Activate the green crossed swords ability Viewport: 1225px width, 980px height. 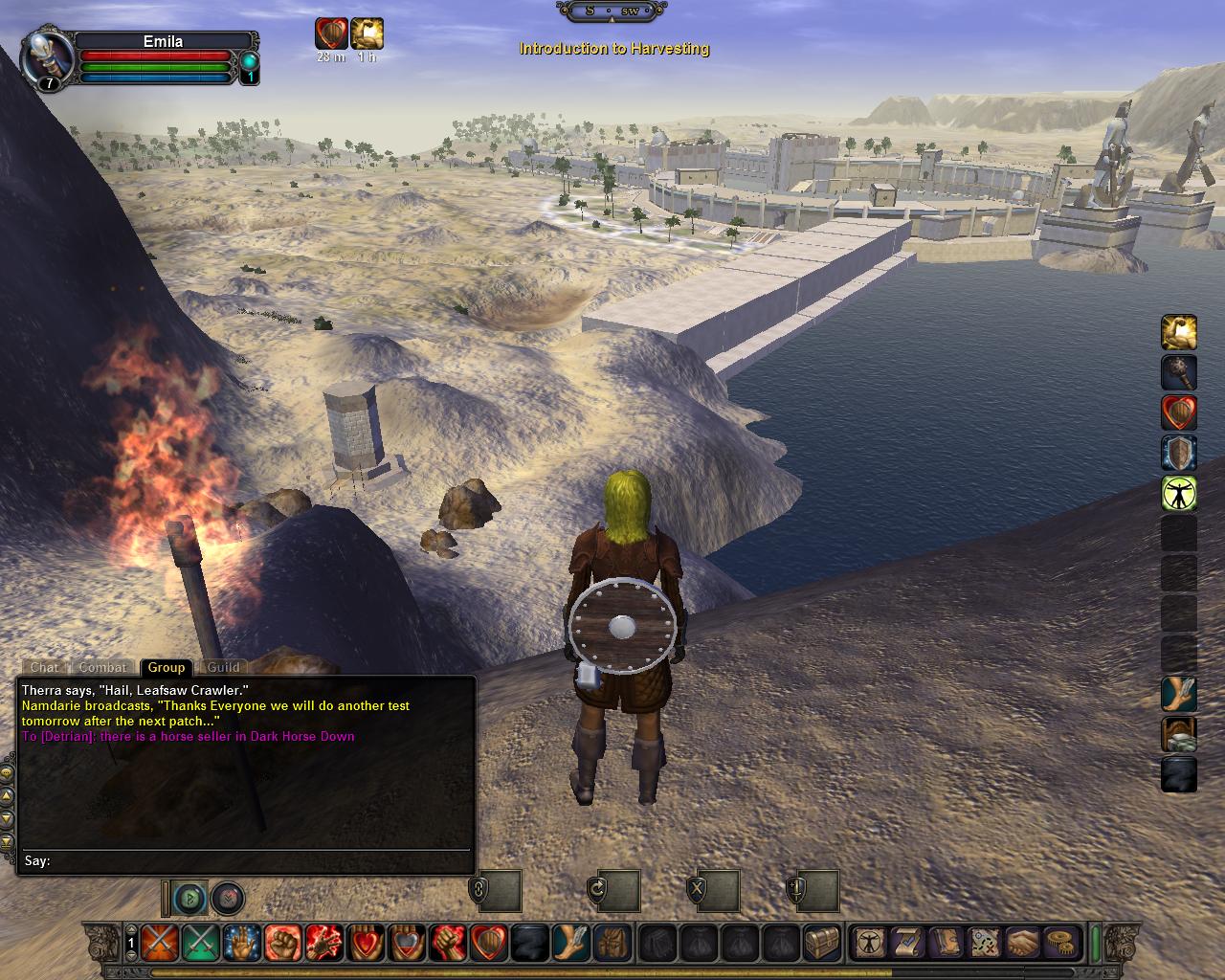(x=200, y=943)
